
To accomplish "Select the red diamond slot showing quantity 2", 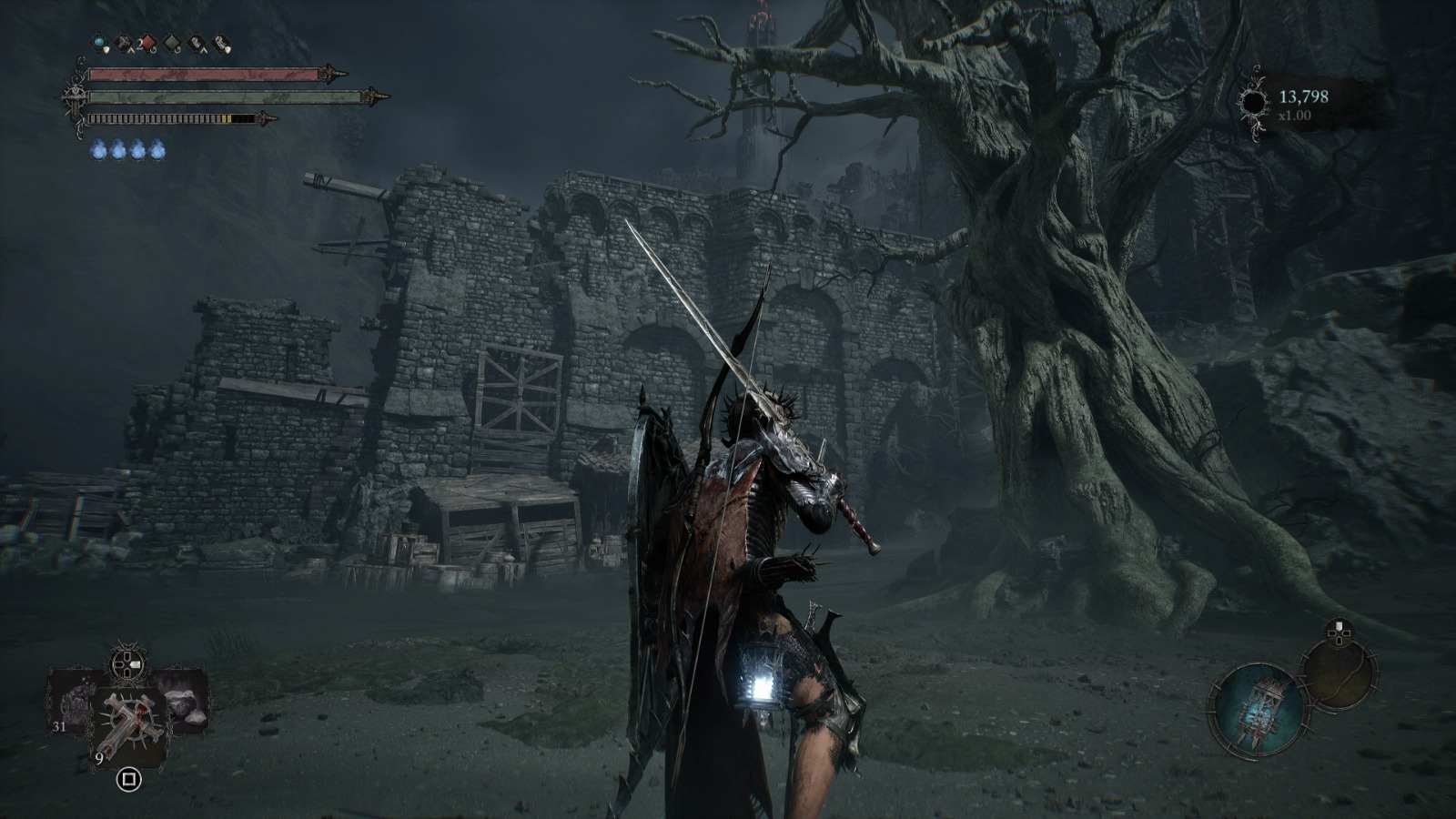I will pyautogui.click(x=148, y=43).
